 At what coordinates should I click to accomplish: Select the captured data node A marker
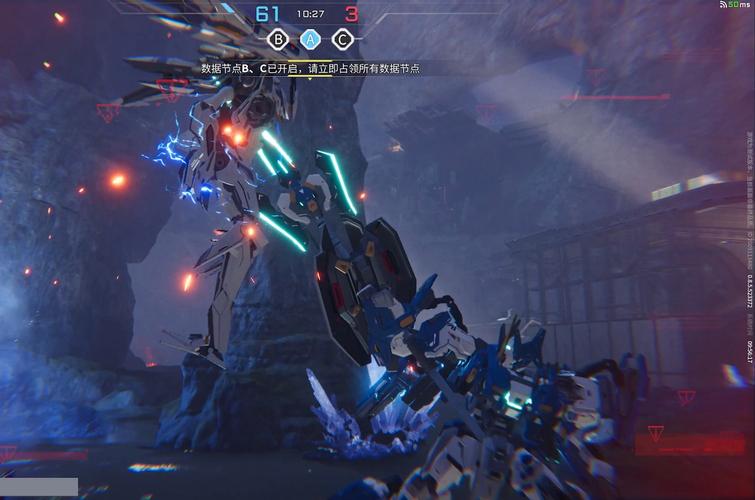pyautogui.click(x=311, y=40)
